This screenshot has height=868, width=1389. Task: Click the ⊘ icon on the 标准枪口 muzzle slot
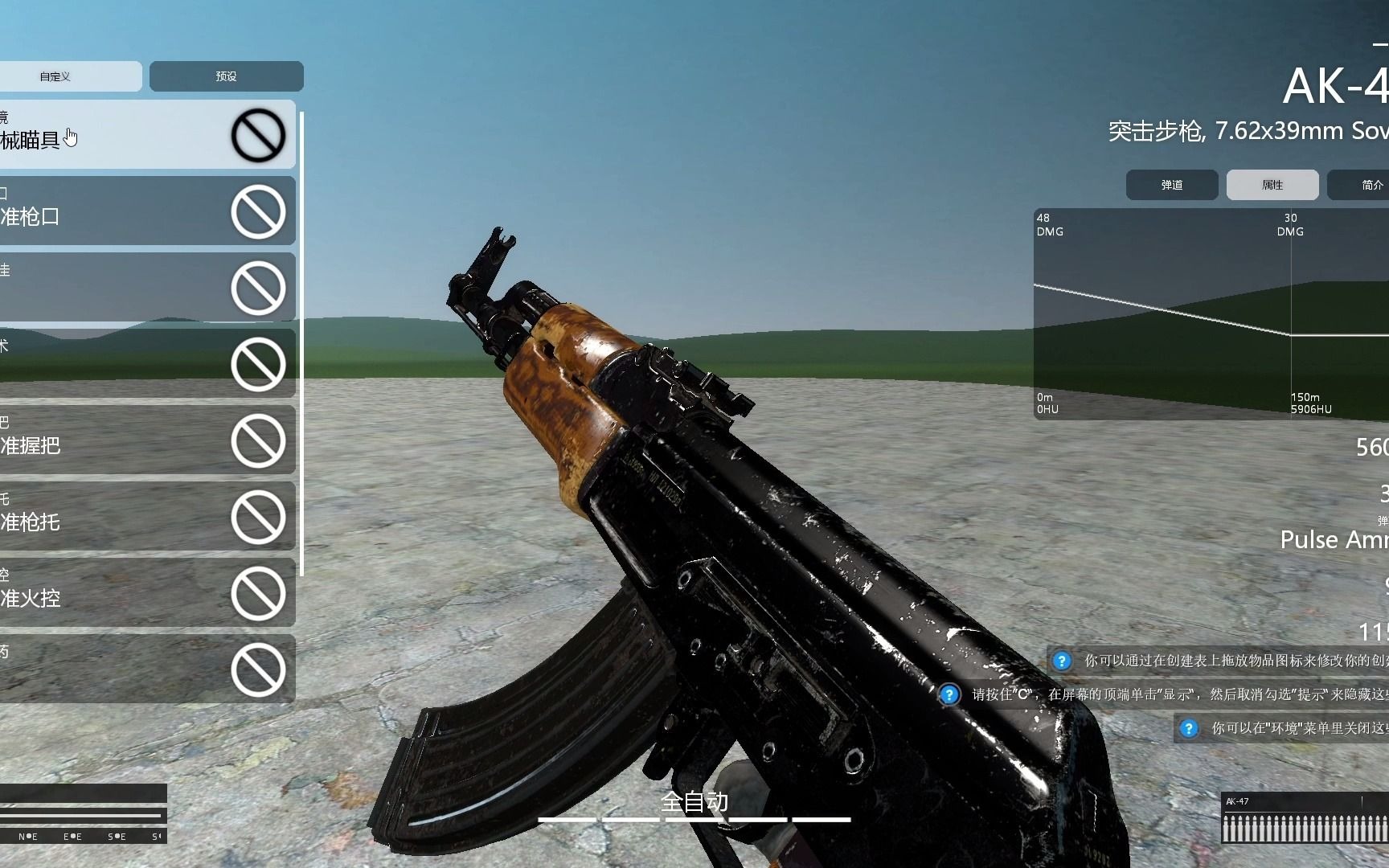tap(259, 213)
